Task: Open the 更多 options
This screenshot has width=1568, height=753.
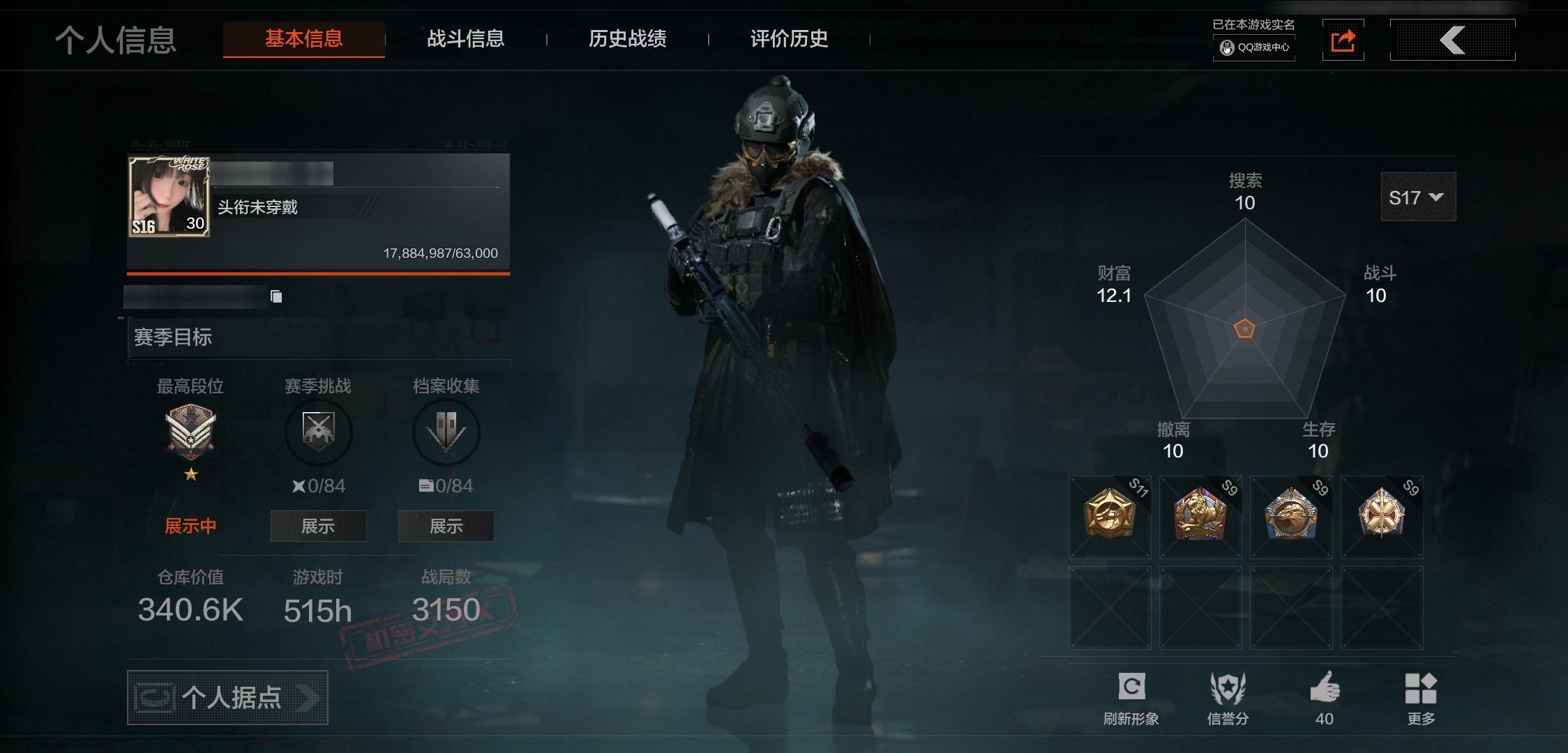Action: [1420, 697]
